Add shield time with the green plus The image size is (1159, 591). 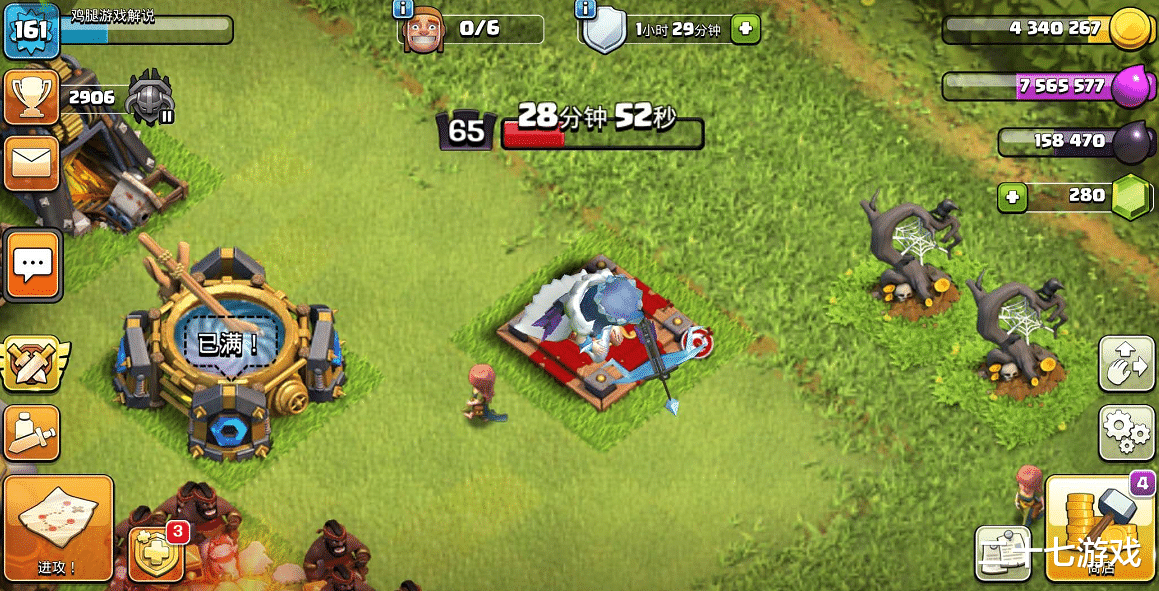coord(744,29)
